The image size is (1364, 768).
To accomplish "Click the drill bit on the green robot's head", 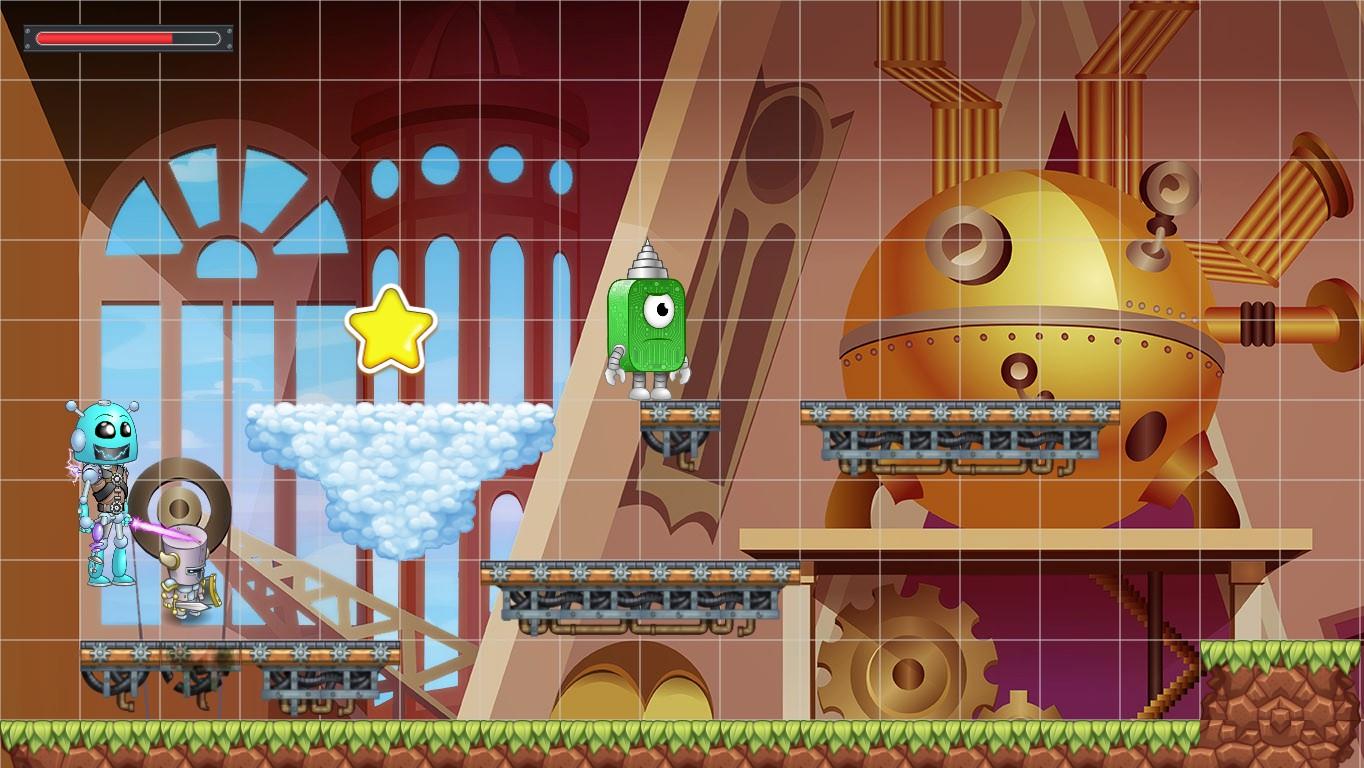I will [648, 262].
